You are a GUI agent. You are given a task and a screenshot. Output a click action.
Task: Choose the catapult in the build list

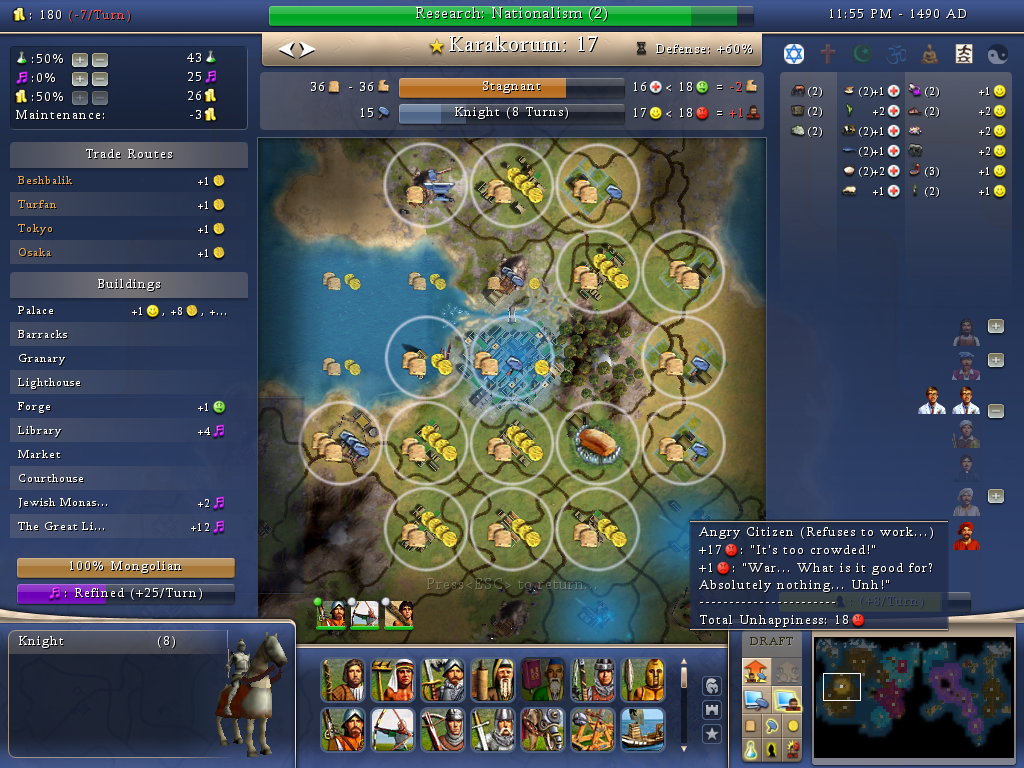[x=592, y=729]
